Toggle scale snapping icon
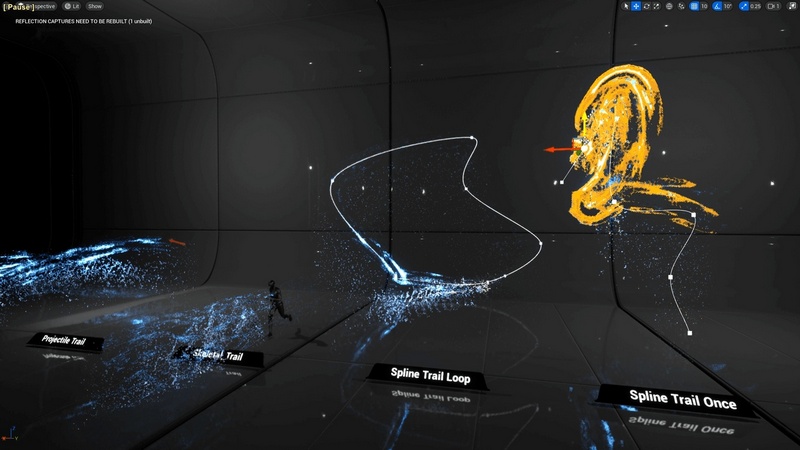Image resolution: width=800 pixels, height=450 pixels. pos(741,6)
